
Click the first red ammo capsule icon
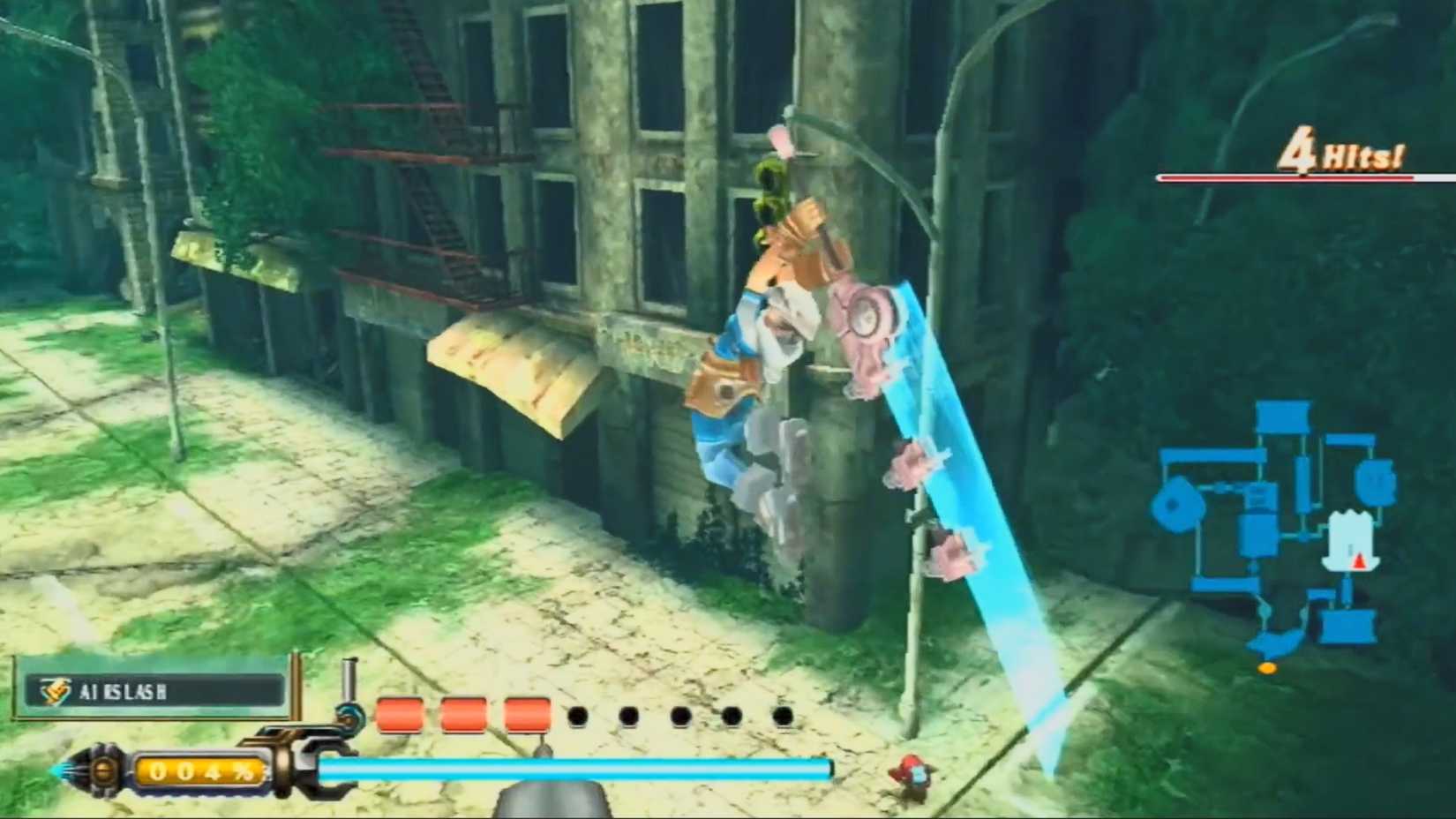pyautogui.click(x=400, y=711)
